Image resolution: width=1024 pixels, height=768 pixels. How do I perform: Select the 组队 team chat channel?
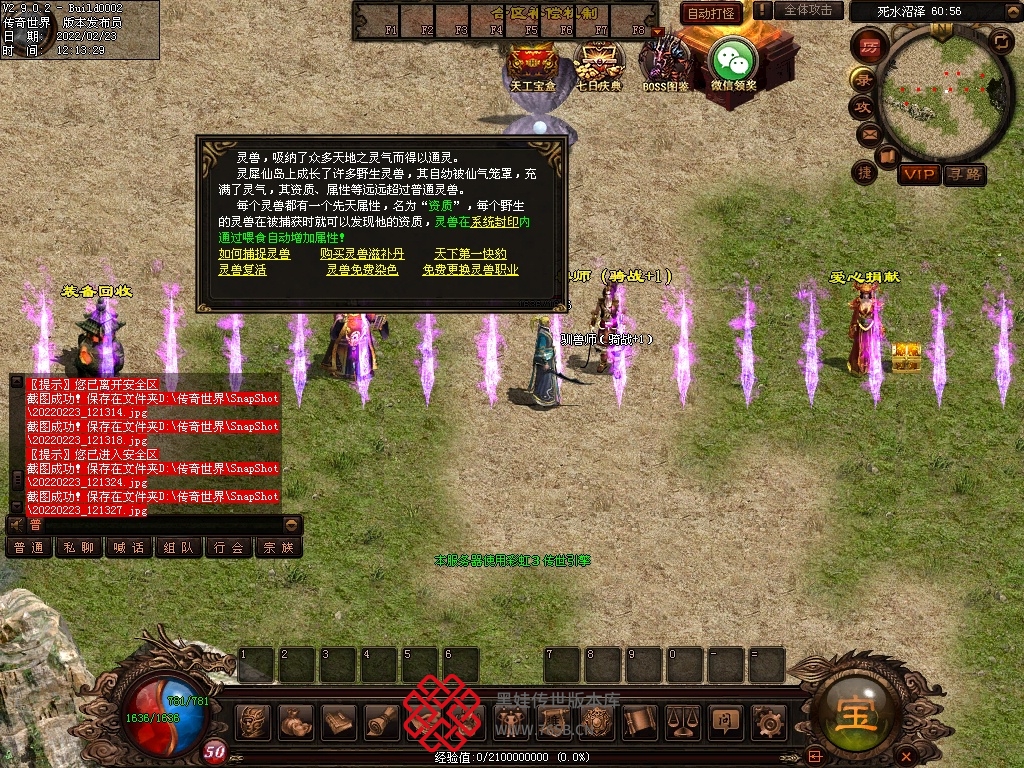click(x=179, y=547)
